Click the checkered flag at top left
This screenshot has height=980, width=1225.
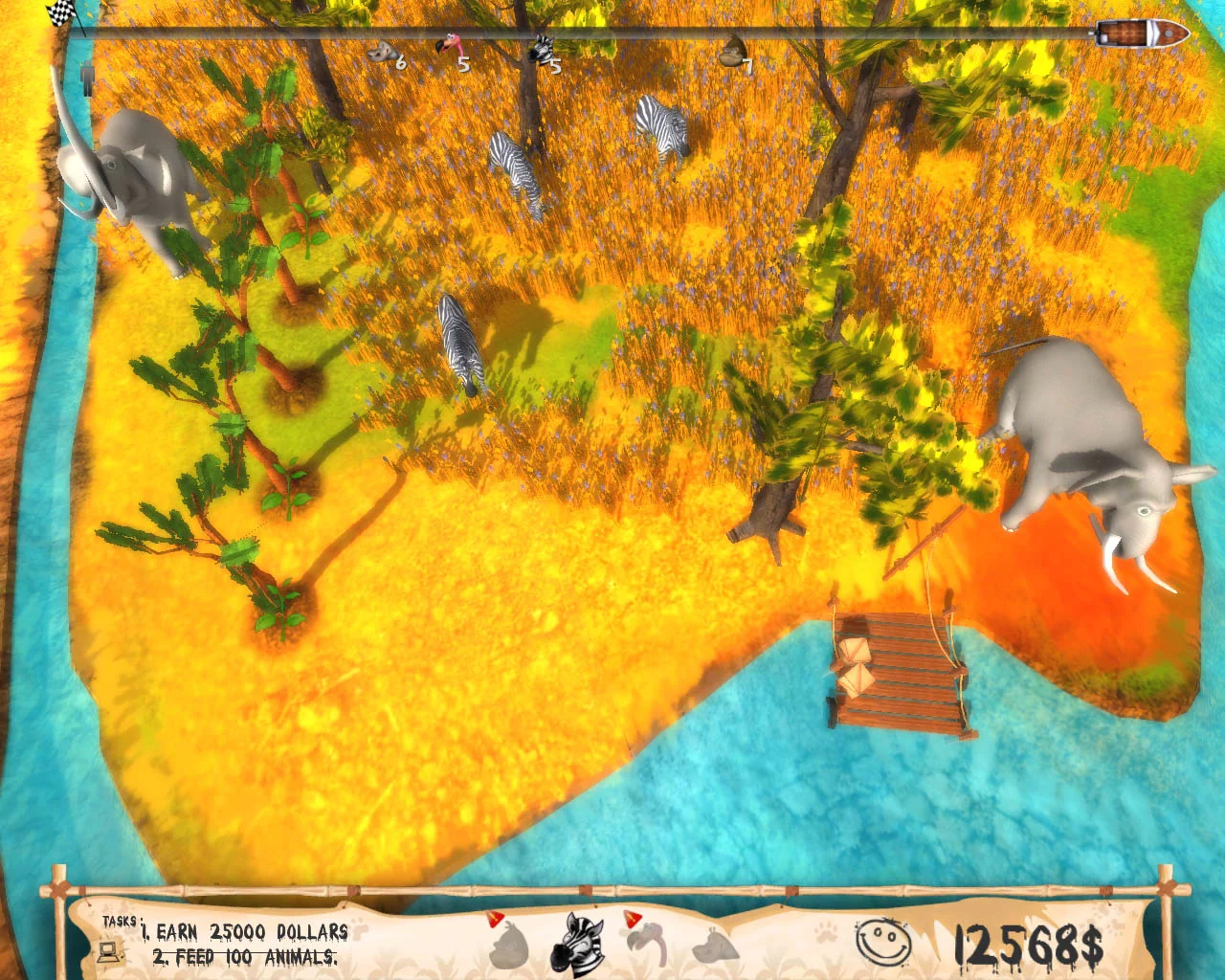(57, 14)
